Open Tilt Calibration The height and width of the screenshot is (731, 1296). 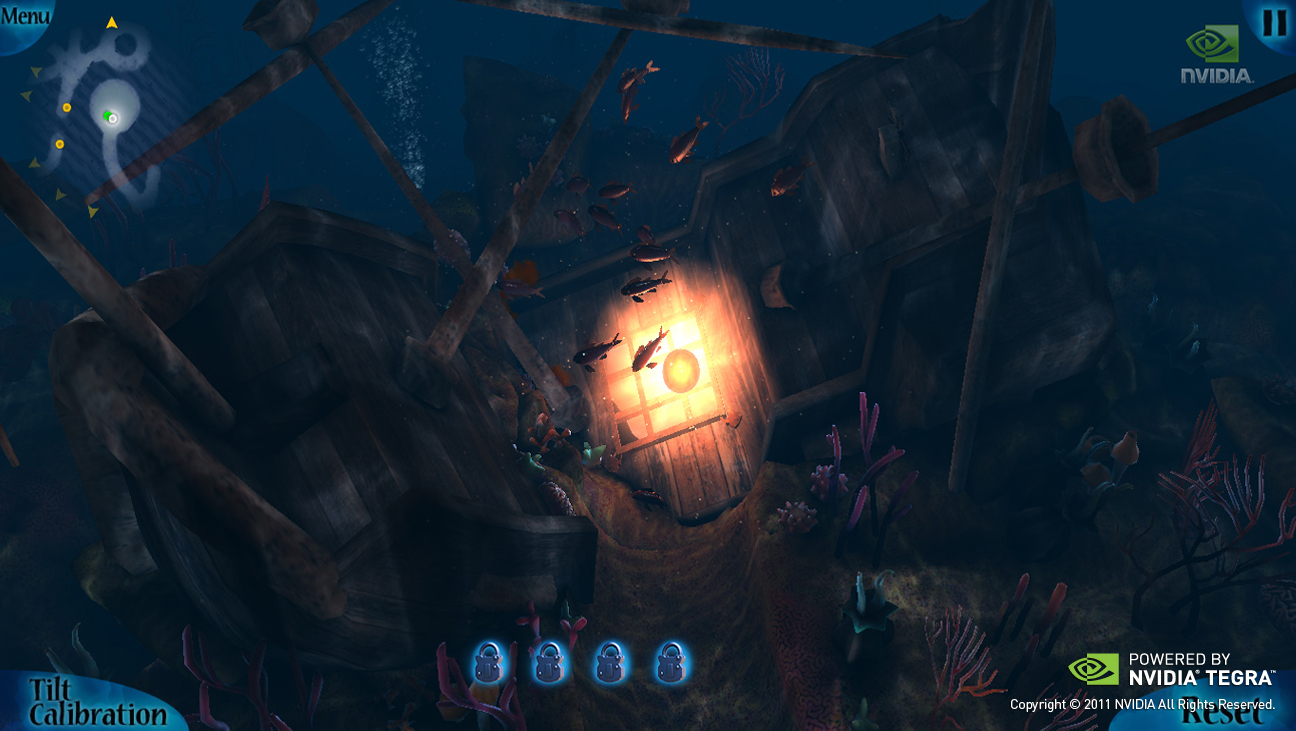[x=95, y=702]
